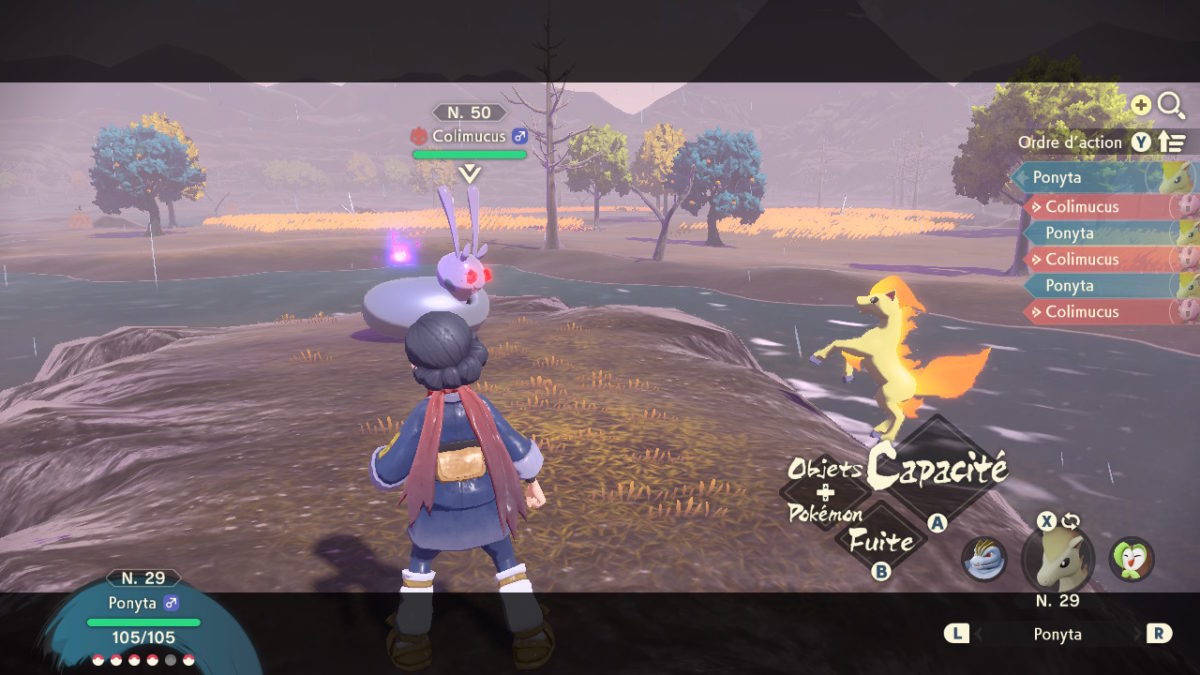
Task: Switch to the Machoc party icon
Action: point(984,559)
